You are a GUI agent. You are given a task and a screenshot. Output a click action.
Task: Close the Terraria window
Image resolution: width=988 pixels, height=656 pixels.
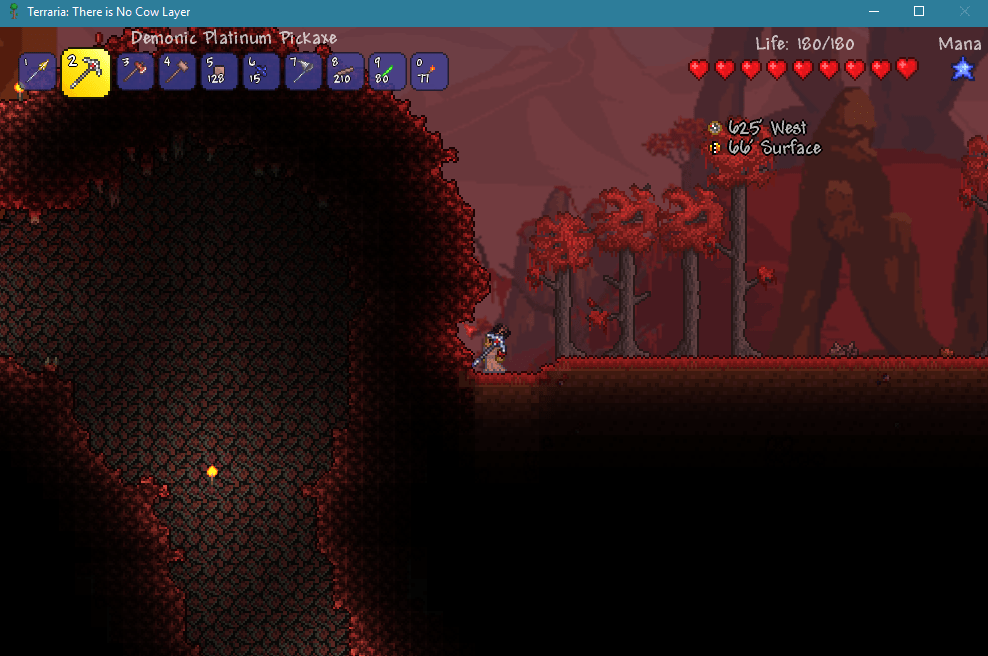(x=965, y=12)
